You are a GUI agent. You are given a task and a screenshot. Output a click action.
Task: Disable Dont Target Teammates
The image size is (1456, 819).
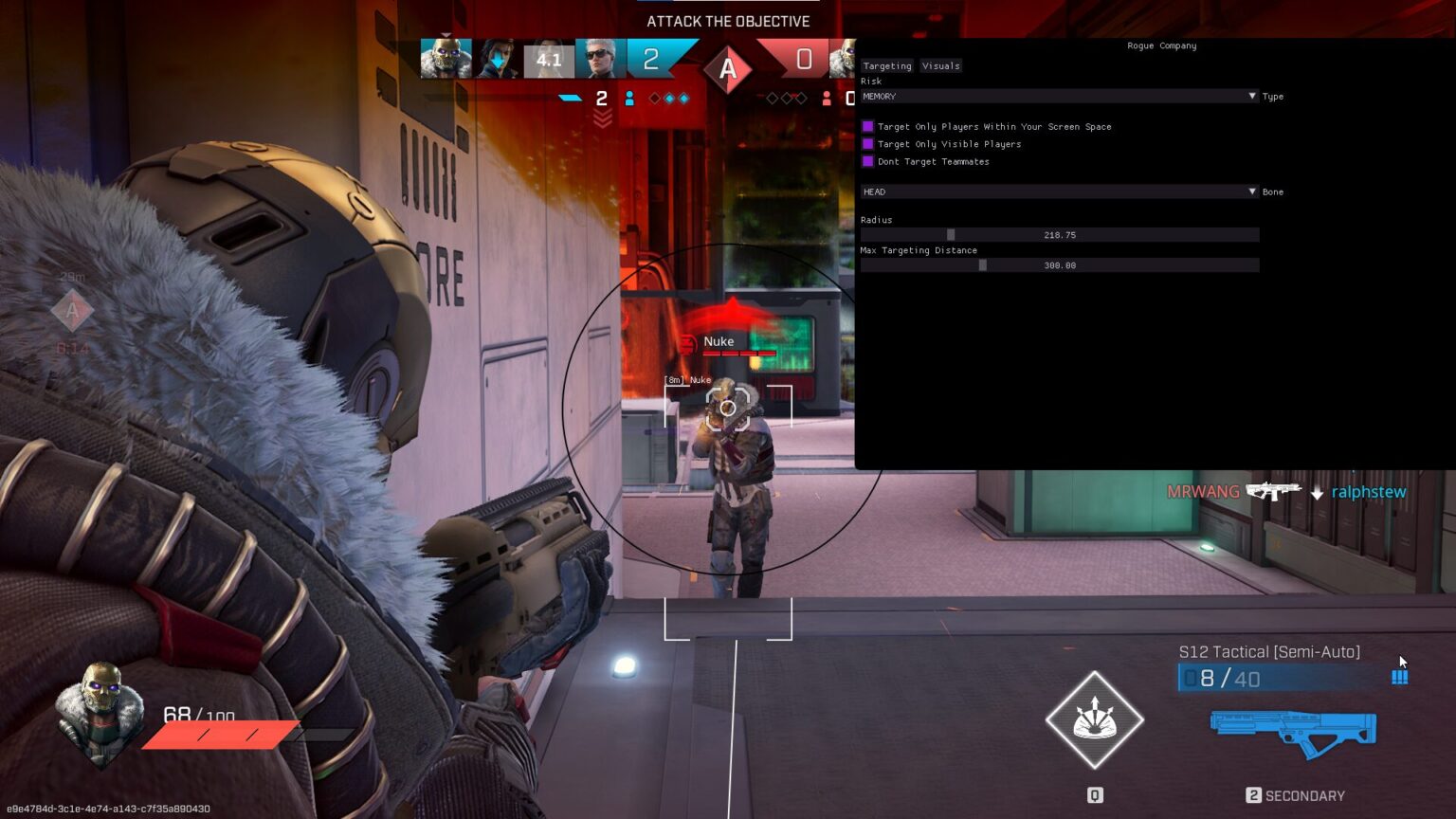[x=869, y=161]
